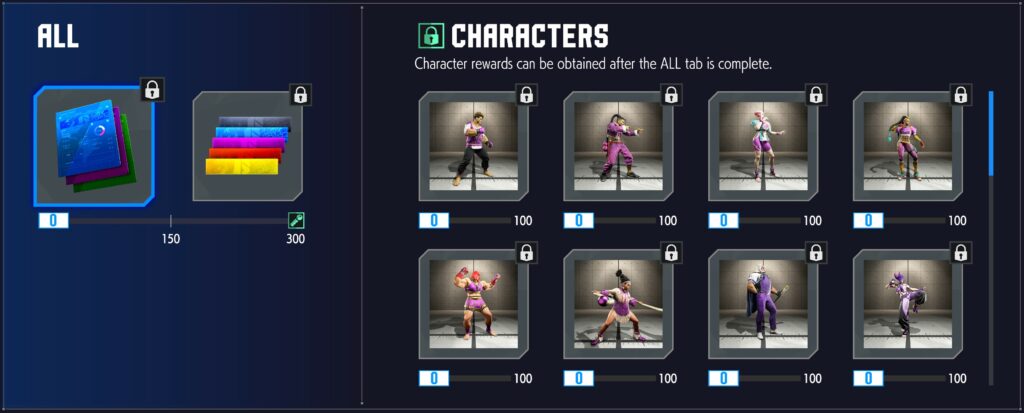1024x413 pixels.
Task: Click the blue character list scrollbar
Action: tap(991, 134)
